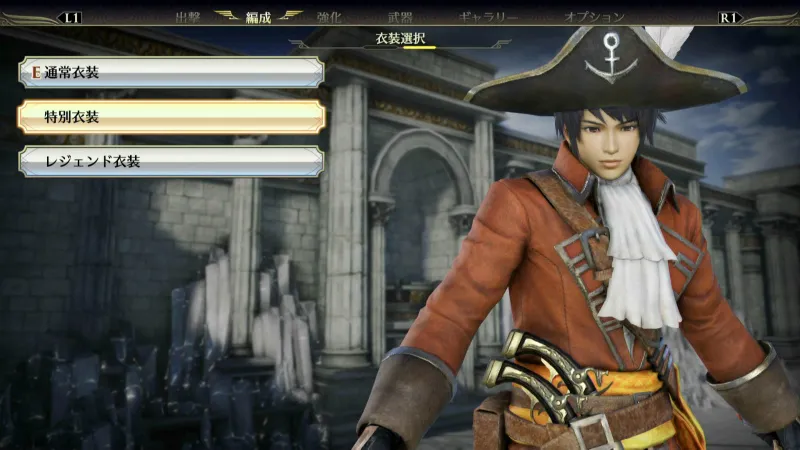Switch to the 出撃 tab
The image size is (800, 450).
(x=188, y=17)
